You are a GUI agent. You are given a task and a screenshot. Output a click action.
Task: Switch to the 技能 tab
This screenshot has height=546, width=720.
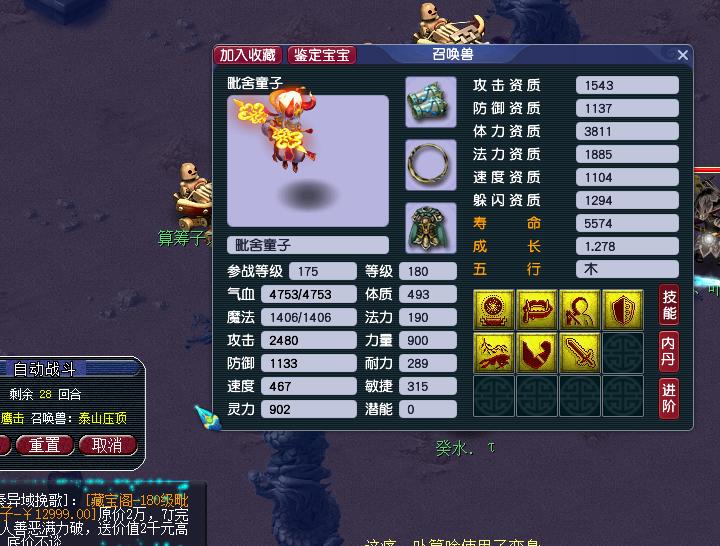click(669, 303)
